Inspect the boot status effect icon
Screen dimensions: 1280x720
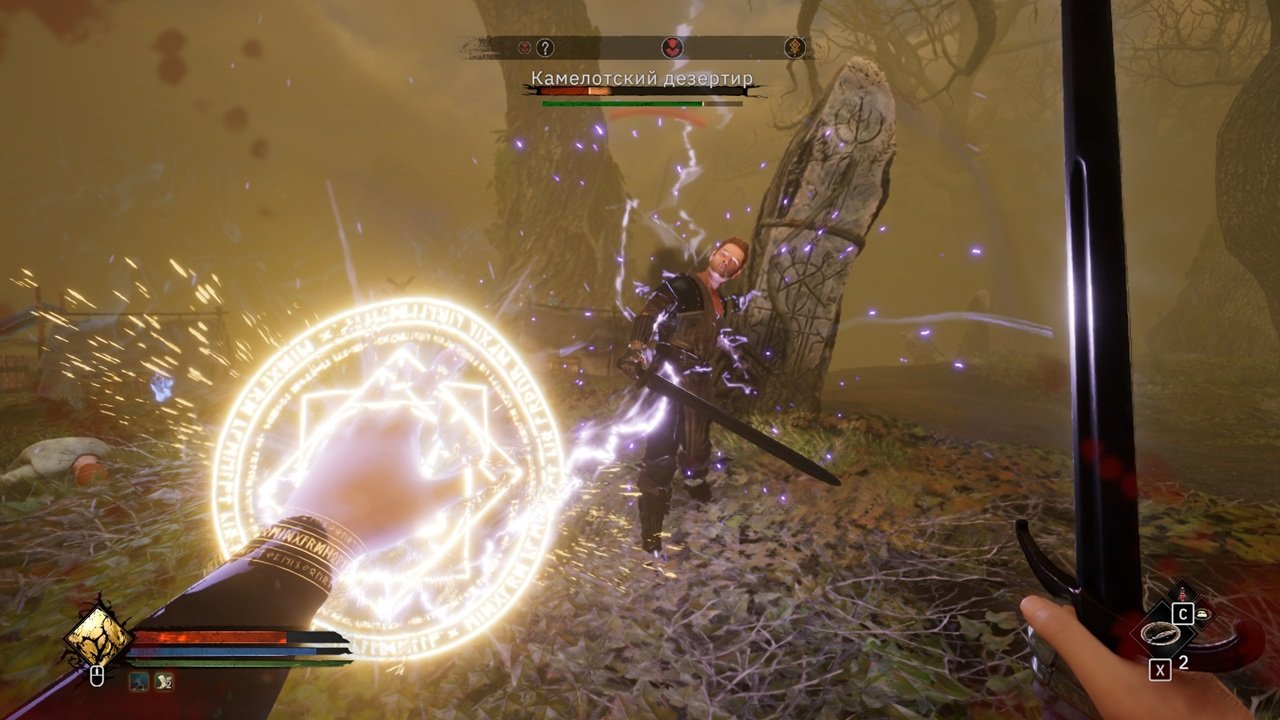162,682
